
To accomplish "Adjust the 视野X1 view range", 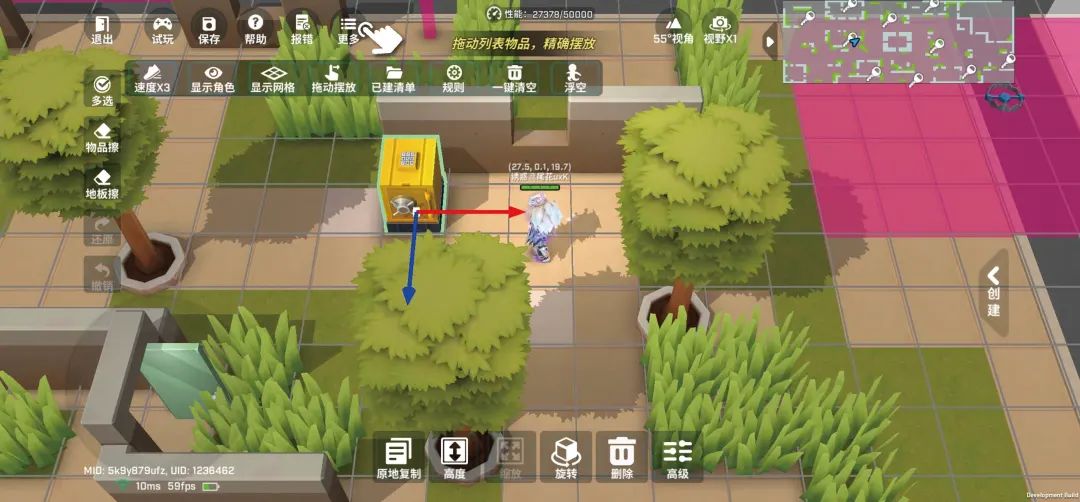I will [720, 28].
